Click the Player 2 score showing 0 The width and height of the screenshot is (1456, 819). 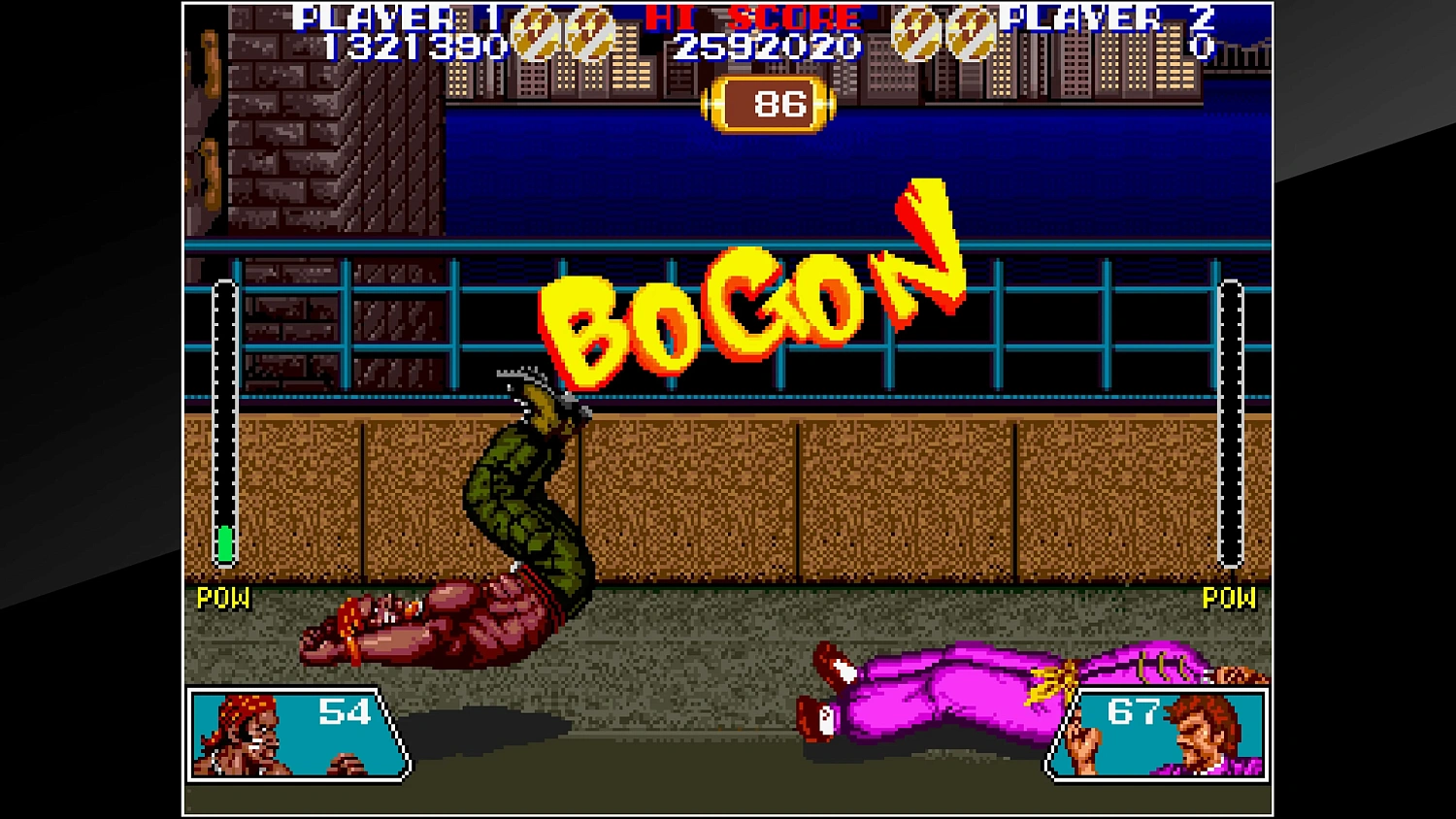1204,43
